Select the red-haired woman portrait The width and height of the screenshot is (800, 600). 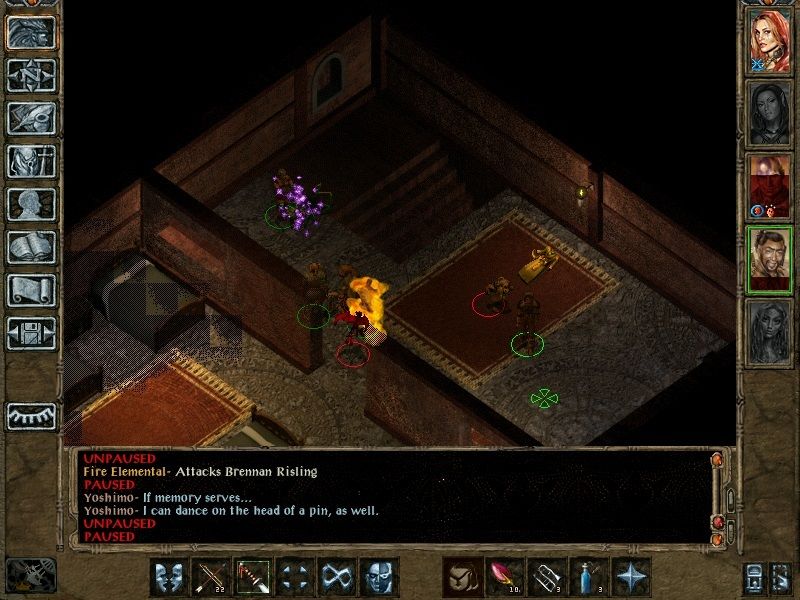click(x=770, y=41)
